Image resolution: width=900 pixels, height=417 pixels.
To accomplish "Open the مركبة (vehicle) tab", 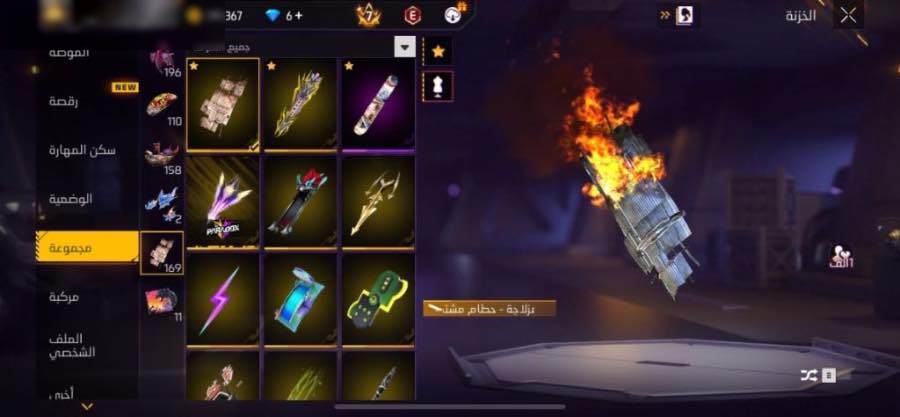I will (65, 297).
